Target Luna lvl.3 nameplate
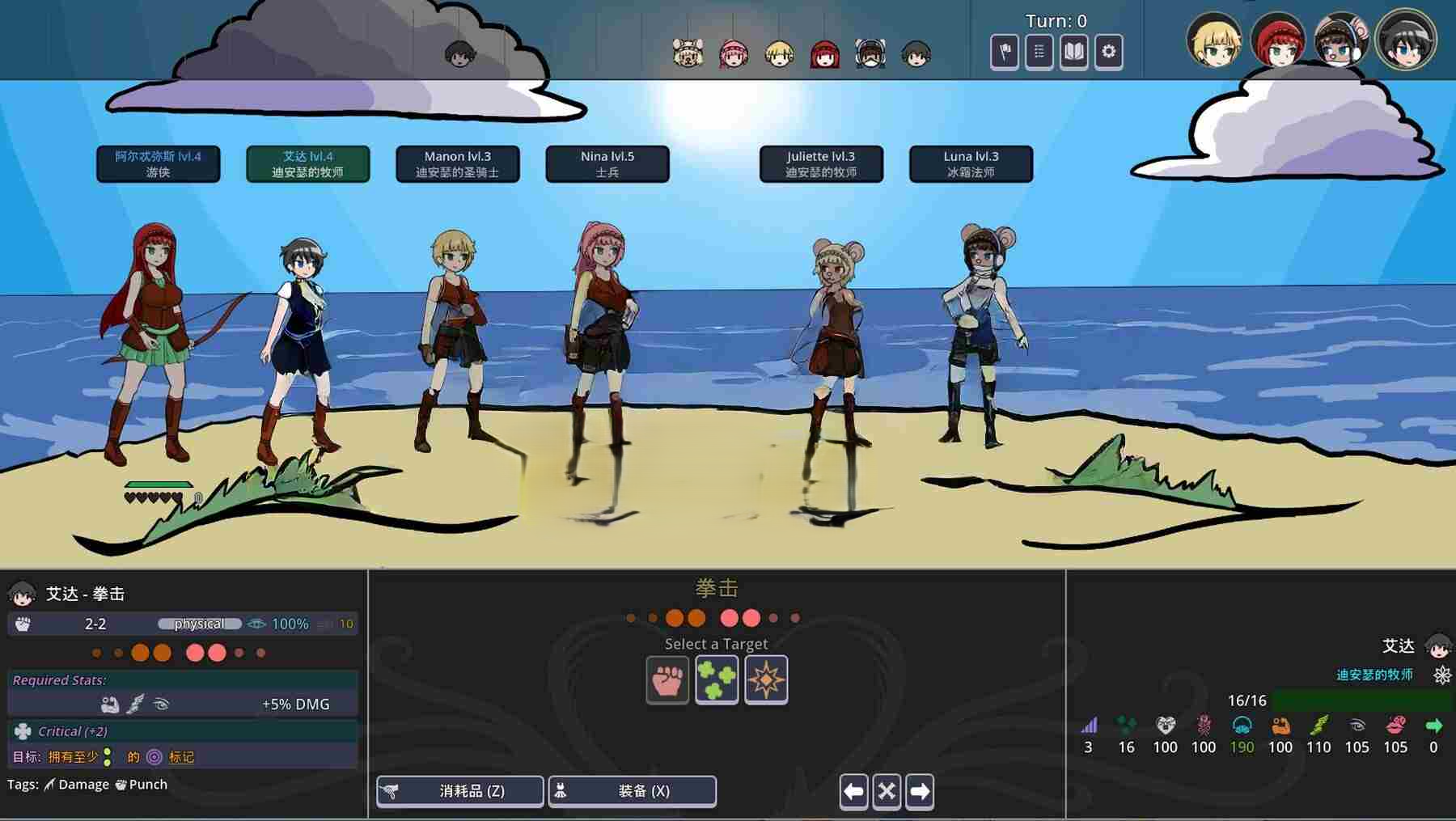The height and width of the screenshot is (821, 1456). point(971,163)
